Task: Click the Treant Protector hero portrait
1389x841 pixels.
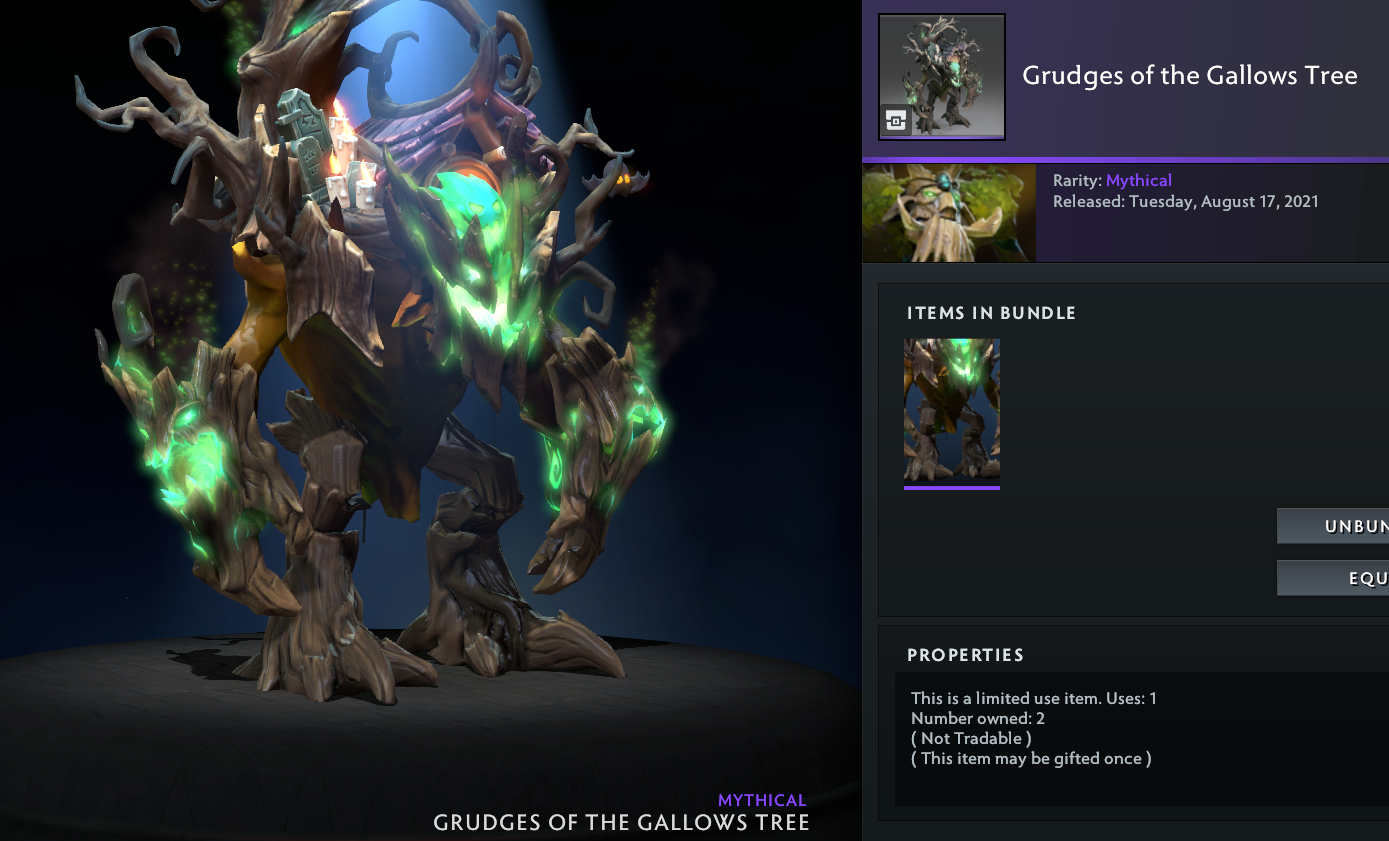Action: (949, 213)
